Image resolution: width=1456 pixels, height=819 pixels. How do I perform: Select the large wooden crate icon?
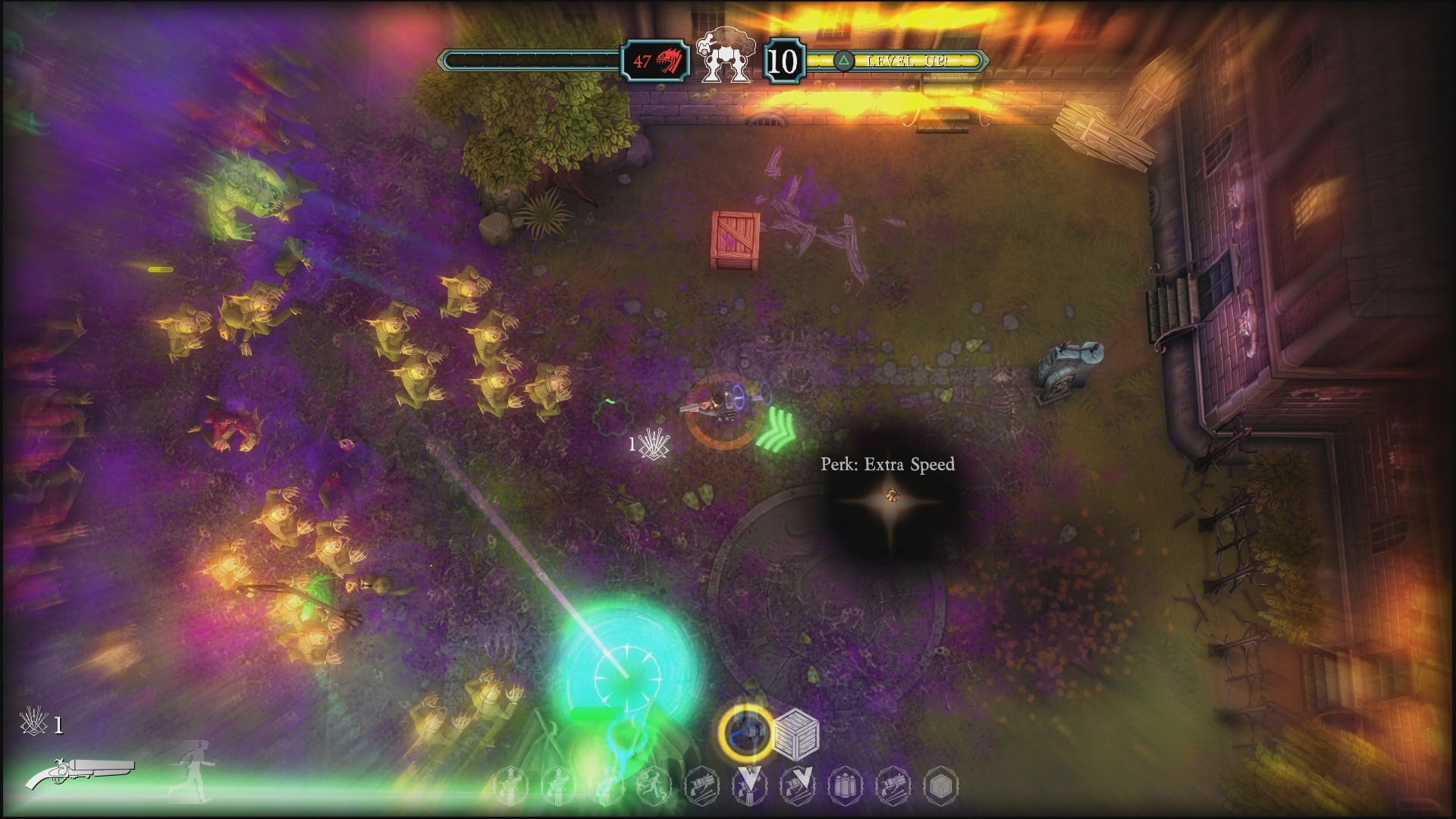(796, 734)
